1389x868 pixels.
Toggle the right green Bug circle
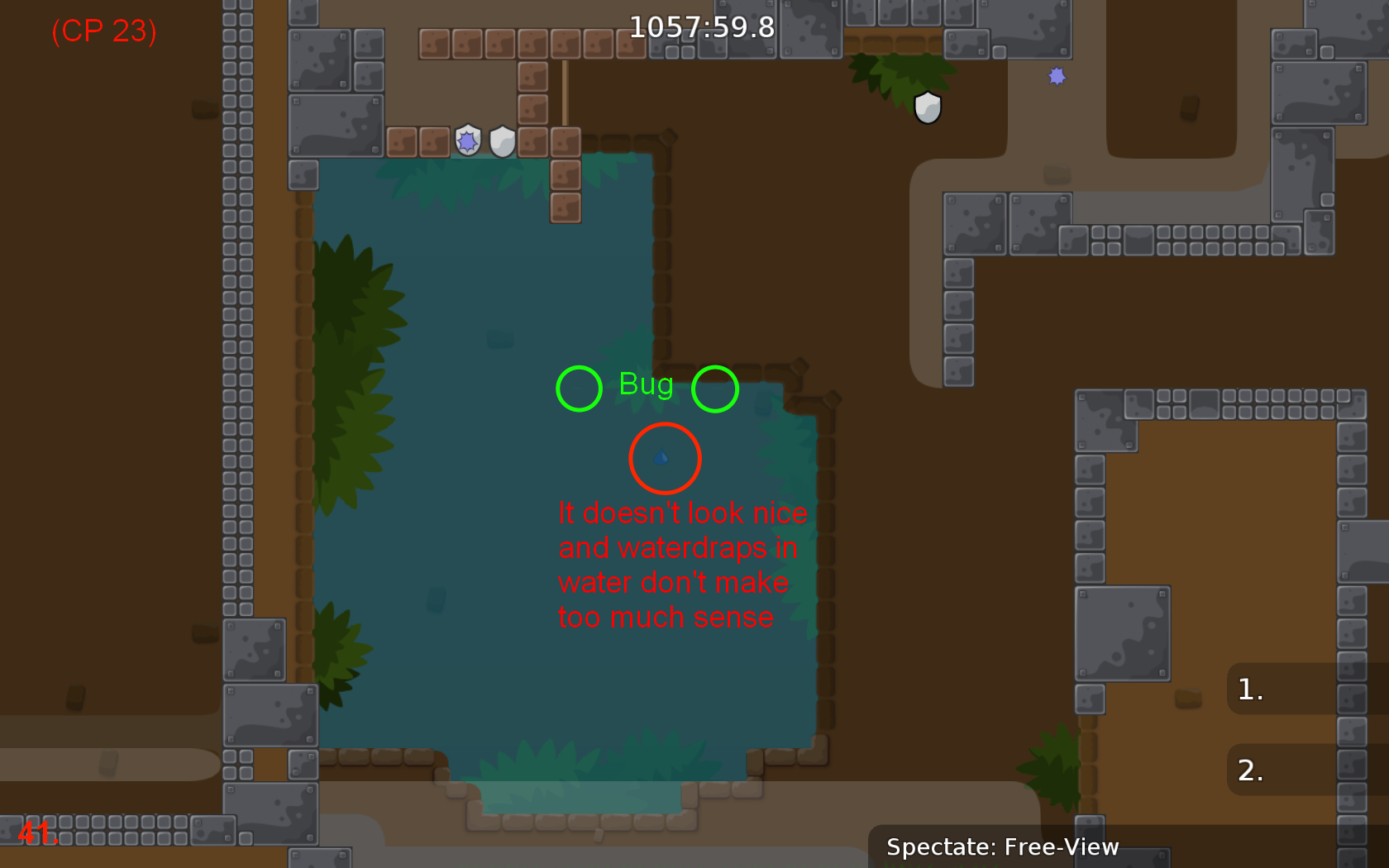coord(714,388)
